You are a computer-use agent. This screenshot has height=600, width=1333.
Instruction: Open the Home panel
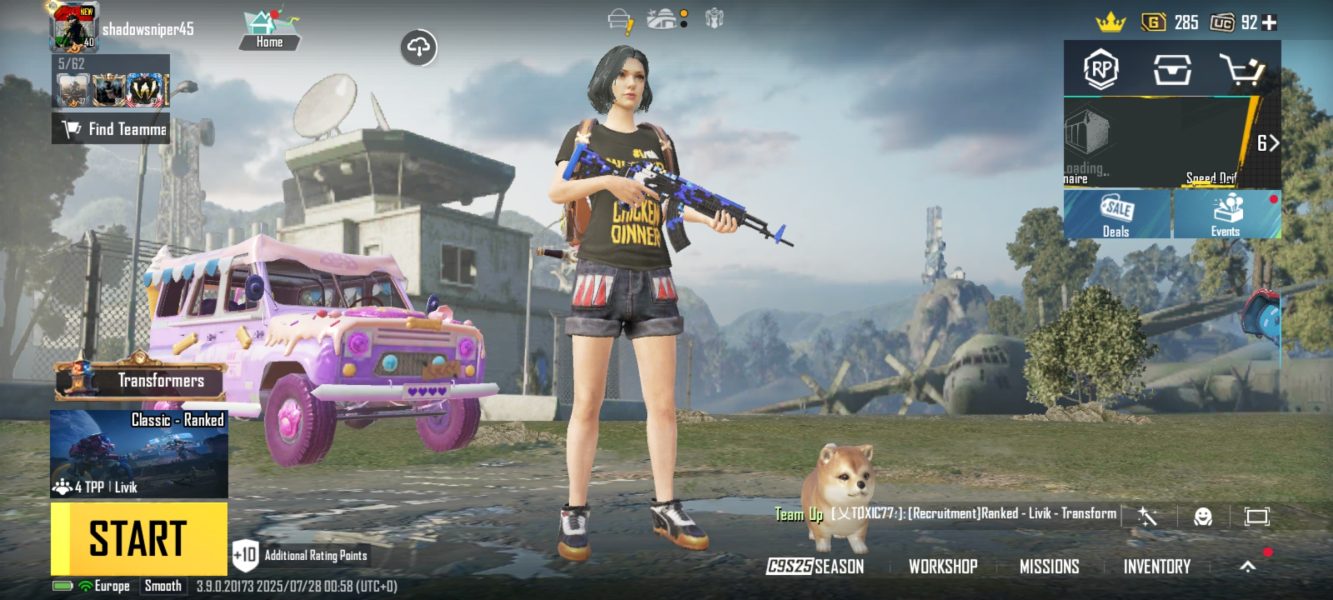[268, 29]
